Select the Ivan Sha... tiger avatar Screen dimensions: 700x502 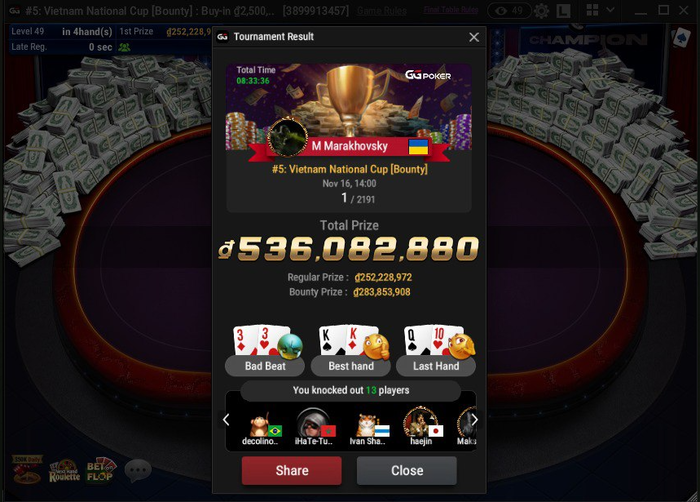[x=368, y=423]
